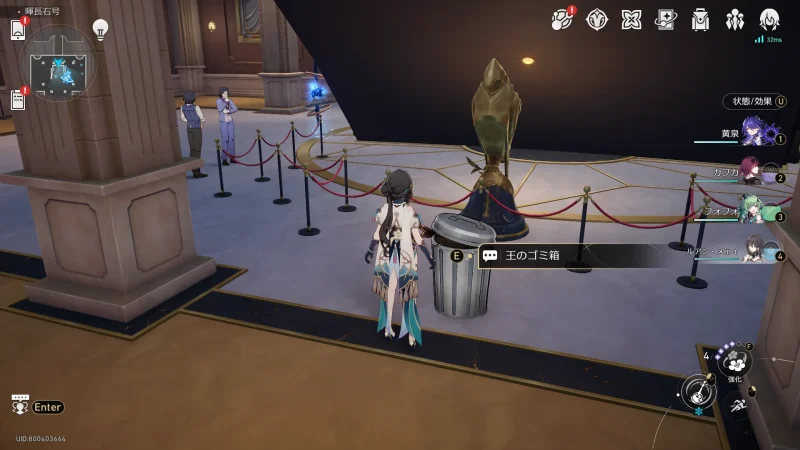Open the backpack inventory

coord(701,19)
